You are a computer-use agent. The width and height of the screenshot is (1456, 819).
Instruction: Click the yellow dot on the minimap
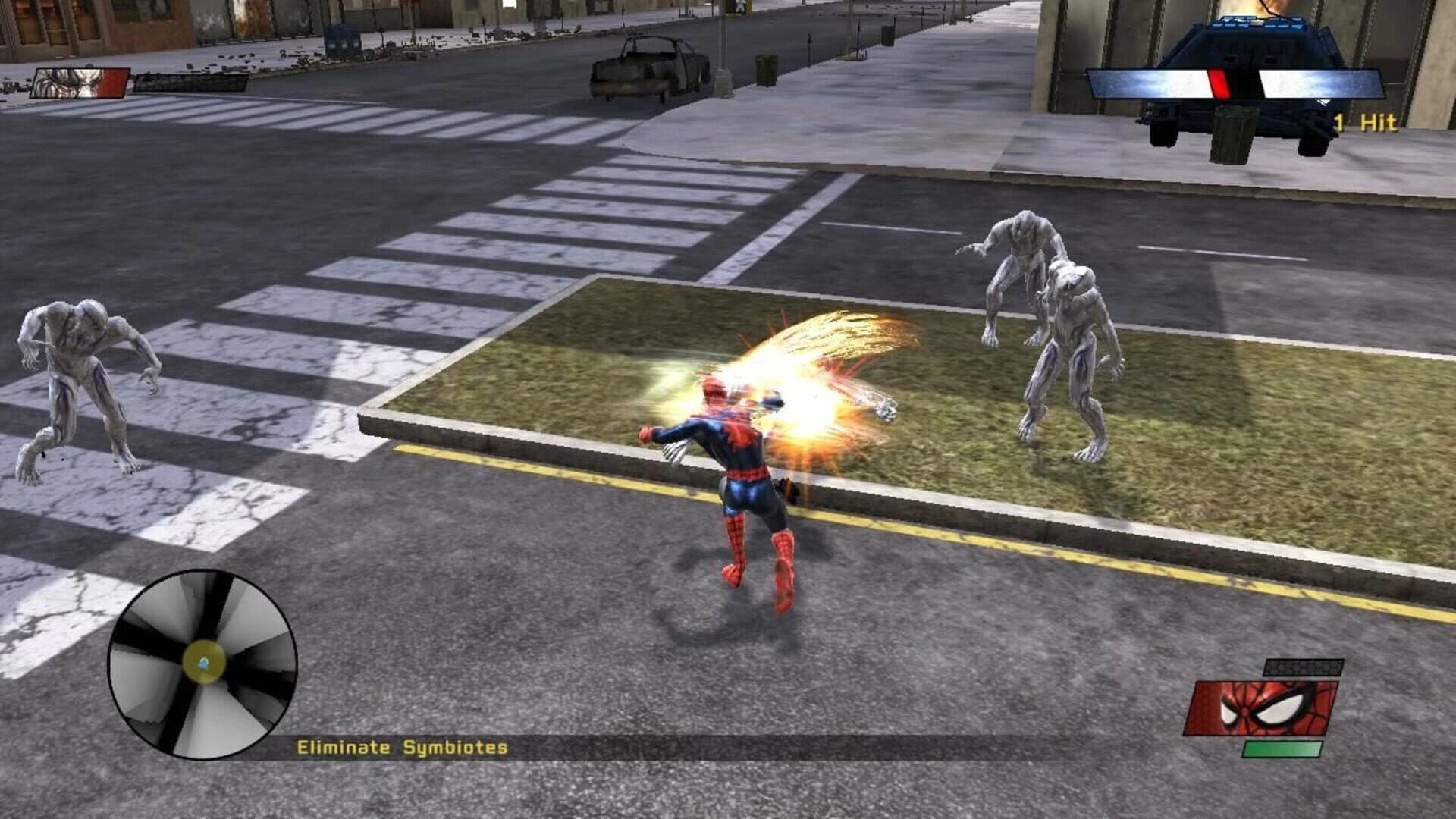pyautogui.click(x=203, y=662)
